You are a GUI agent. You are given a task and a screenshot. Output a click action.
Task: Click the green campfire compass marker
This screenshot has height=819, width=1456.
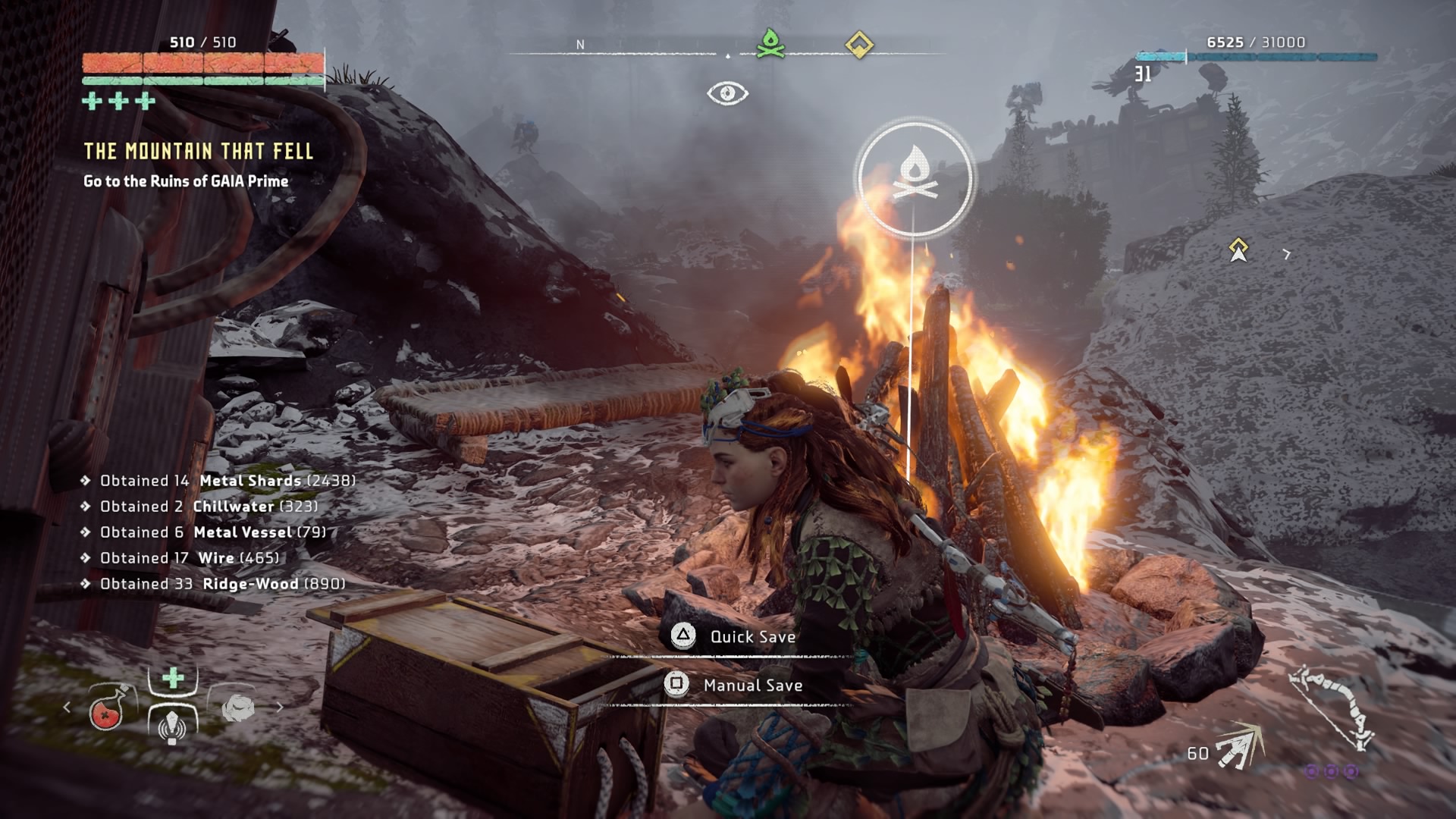coord(770,44)
